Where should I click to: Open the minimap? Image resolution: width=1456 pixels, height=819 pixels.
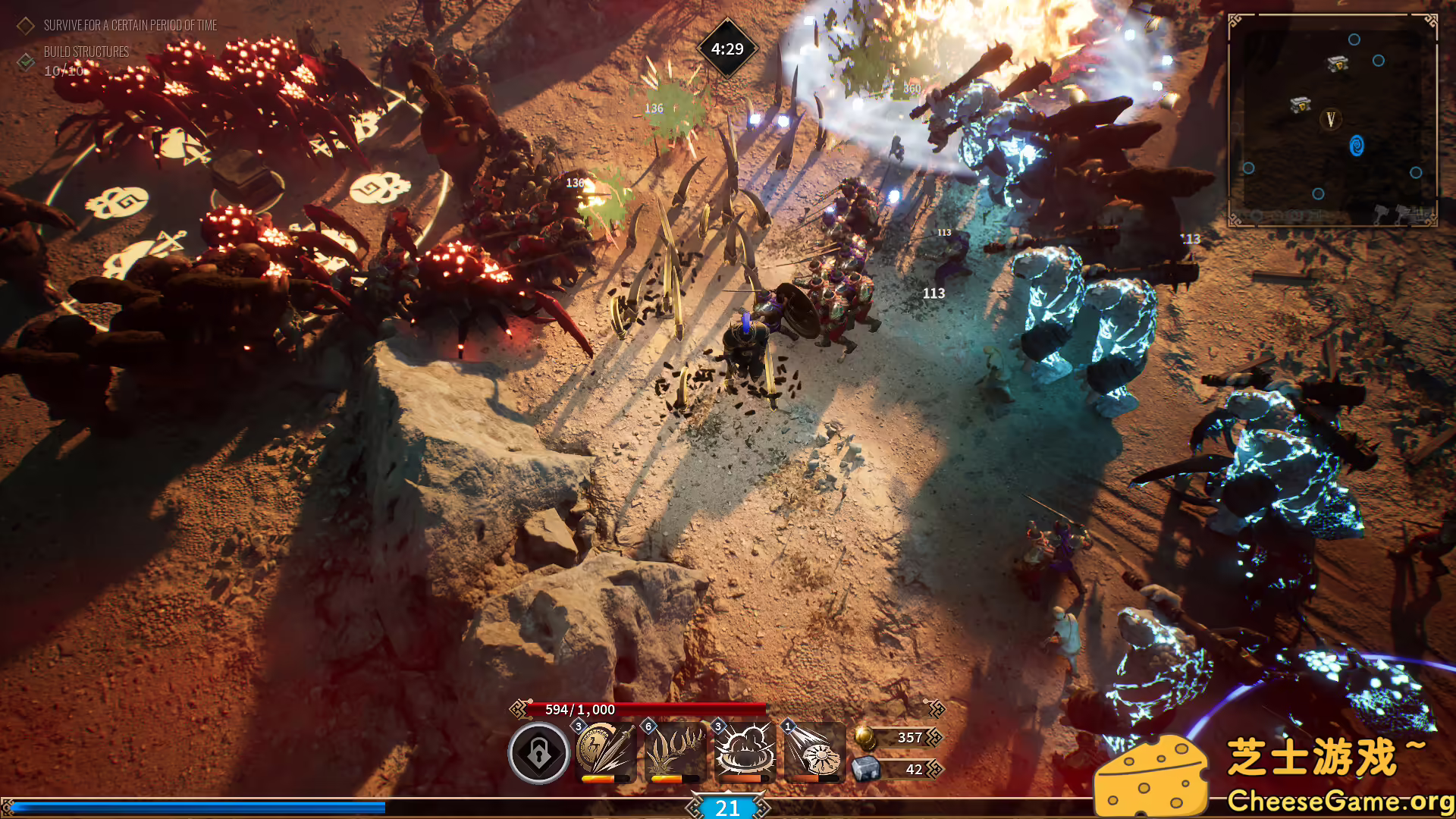click(1332, 120)
